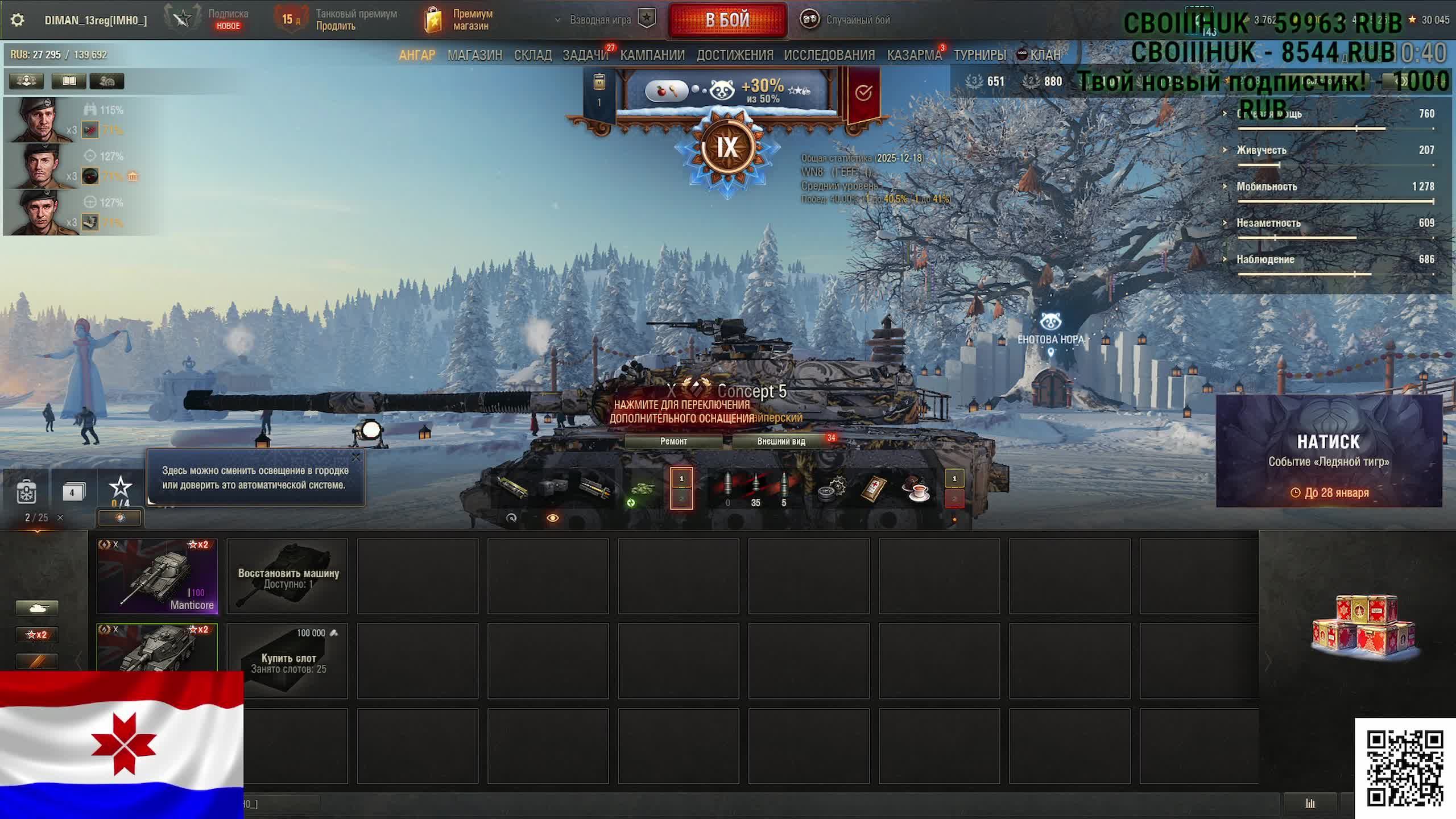Open the СКЛАД tab
Screen dimensions: 1456x819
532,55
